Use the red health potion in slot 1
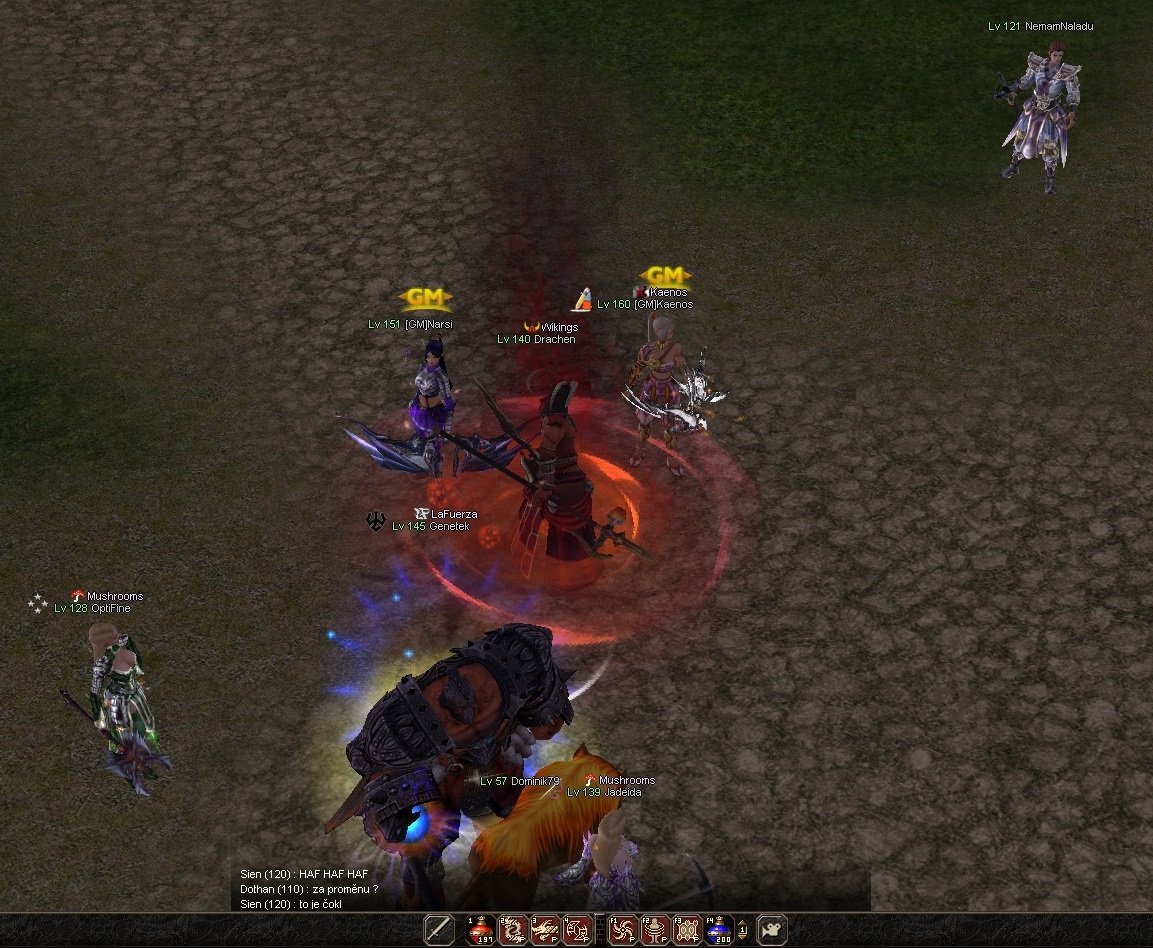This screenshot has width=1153, height=948. [x=481, y=930]
